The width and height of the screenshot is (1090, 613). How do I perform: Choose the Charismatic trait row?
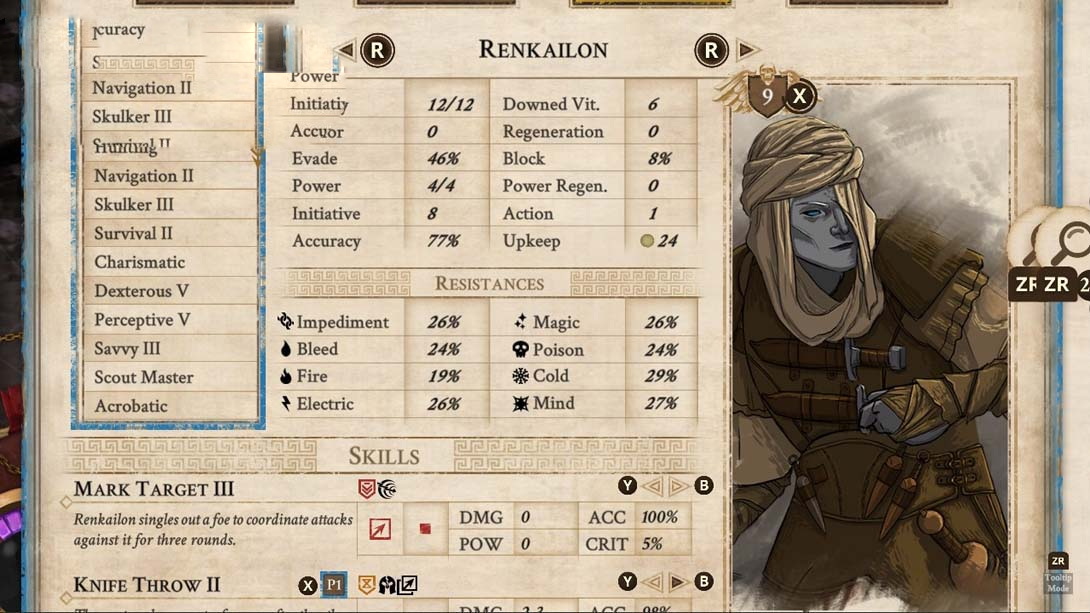pyautogui.click(x=139, y=262)
